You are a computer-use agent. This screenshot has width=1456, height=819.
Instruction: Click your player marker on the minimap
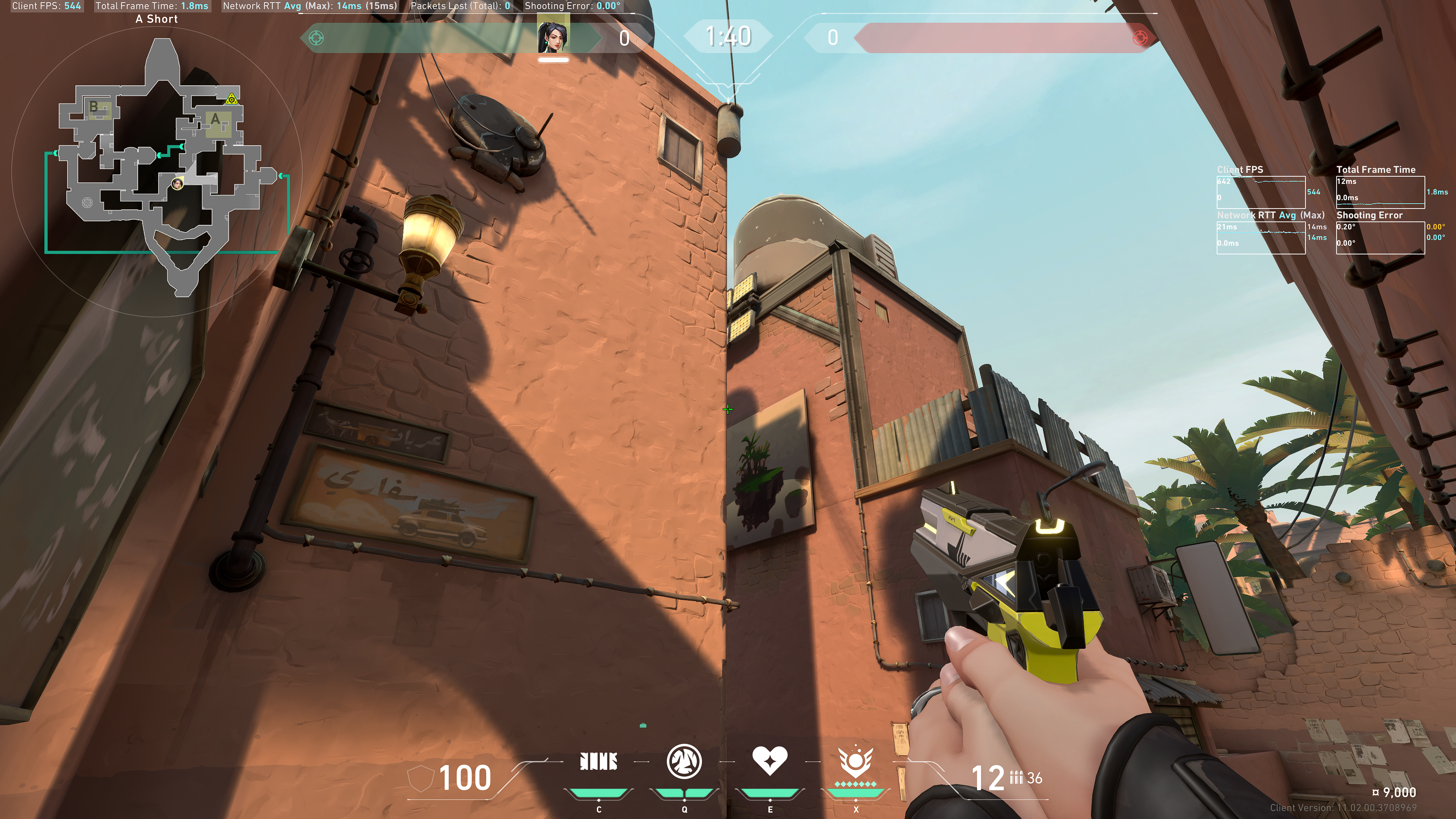tap(177, 183)
